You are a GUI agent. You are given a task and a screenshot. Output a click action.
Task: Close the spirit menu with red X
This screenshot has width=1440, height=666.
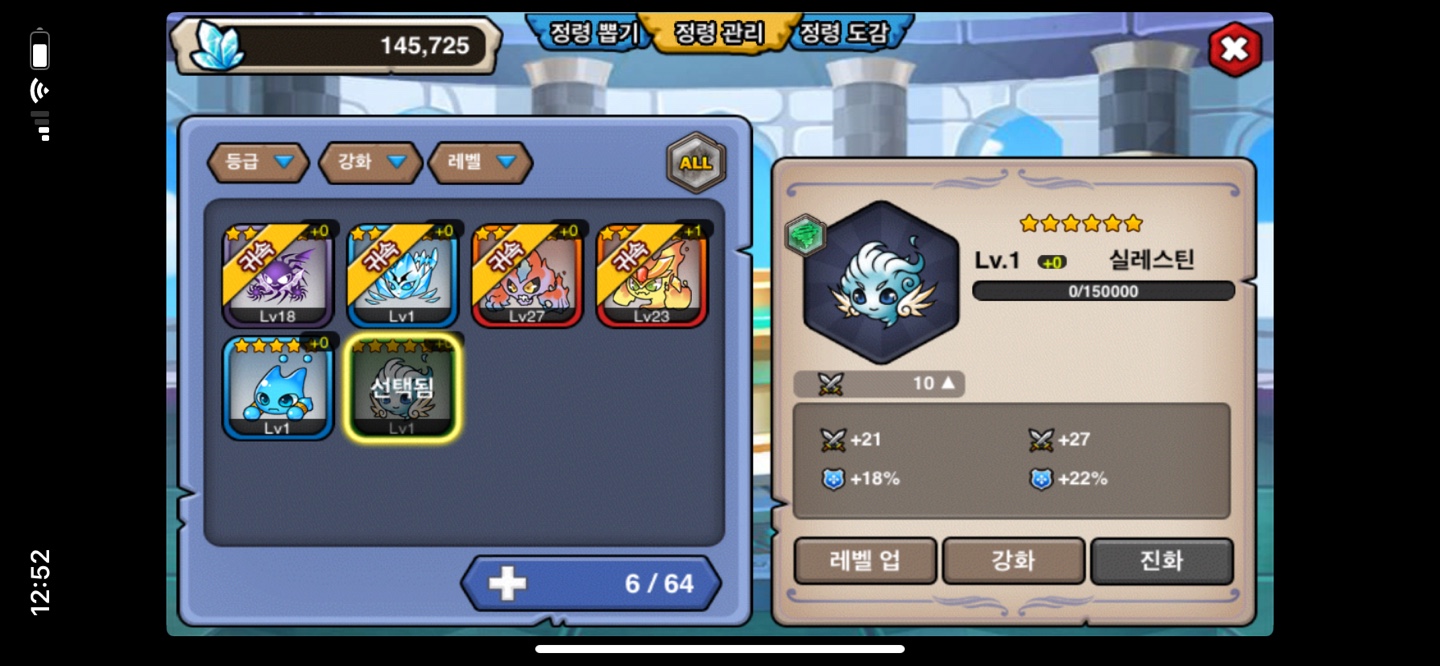point(1234,49)
